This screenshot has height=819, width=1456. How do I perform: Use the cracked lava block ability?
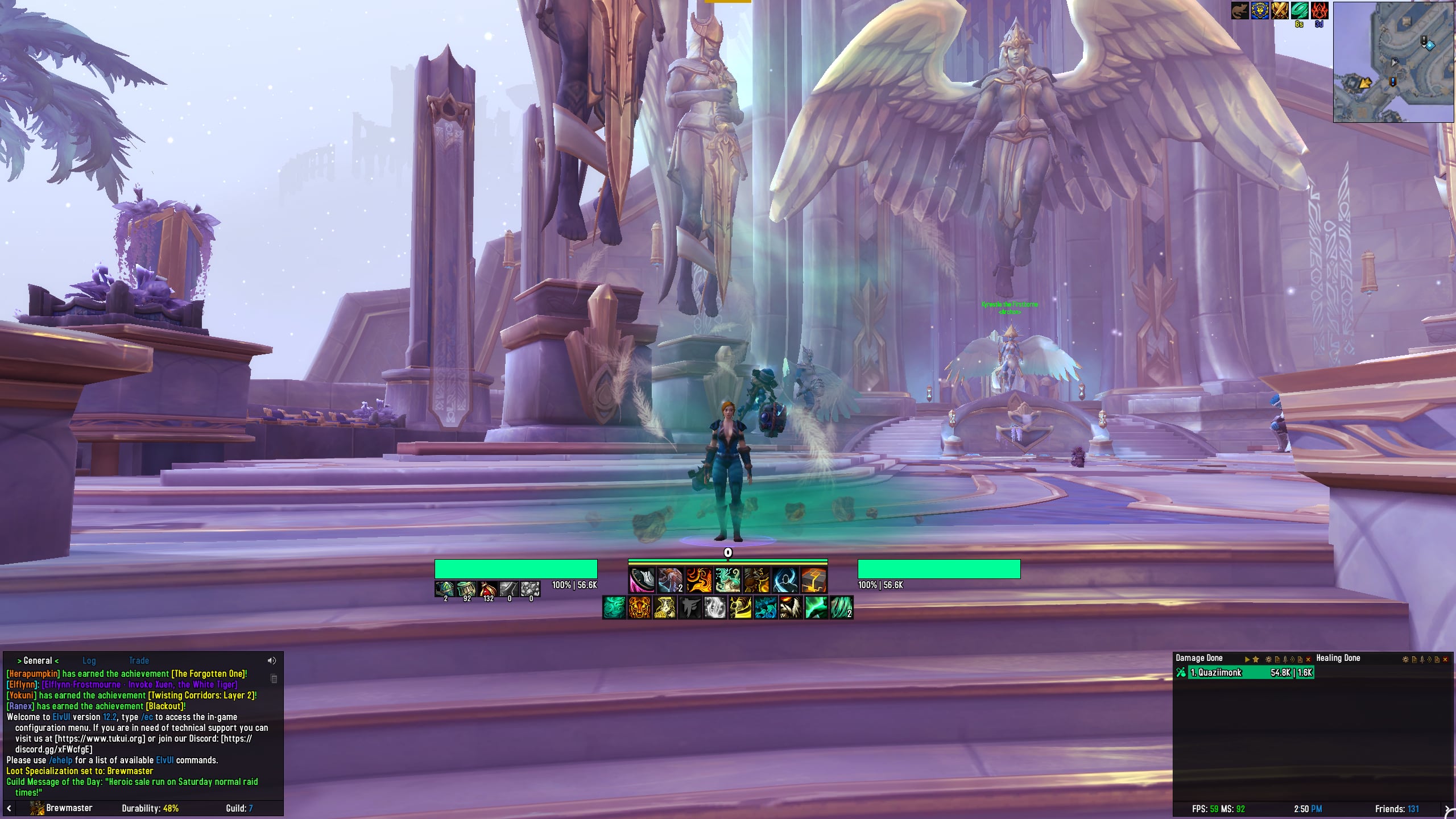[814, 581]
